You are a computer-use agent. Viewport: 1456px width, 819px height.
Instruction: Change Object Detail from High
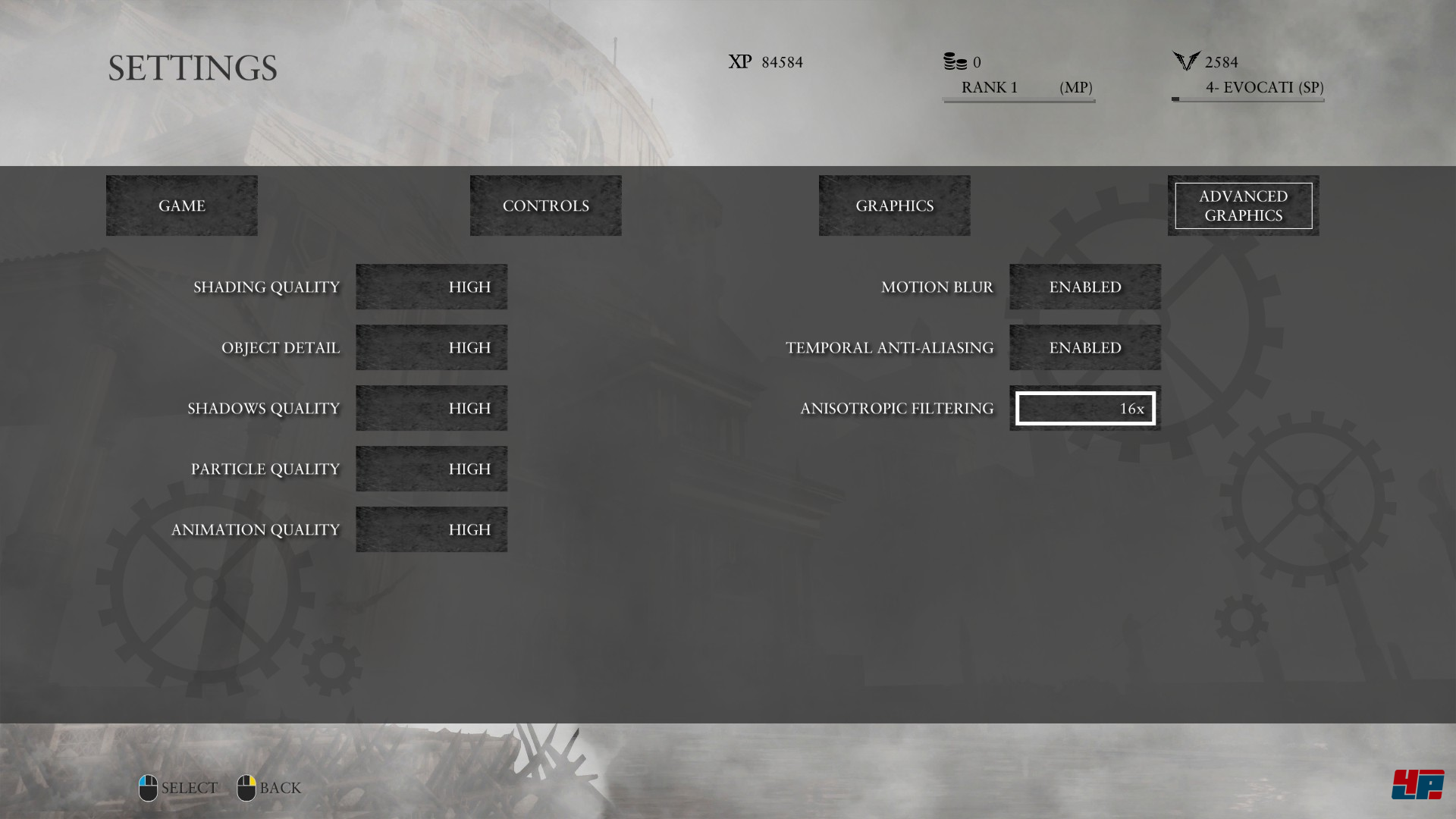click(x=431, y=347)
